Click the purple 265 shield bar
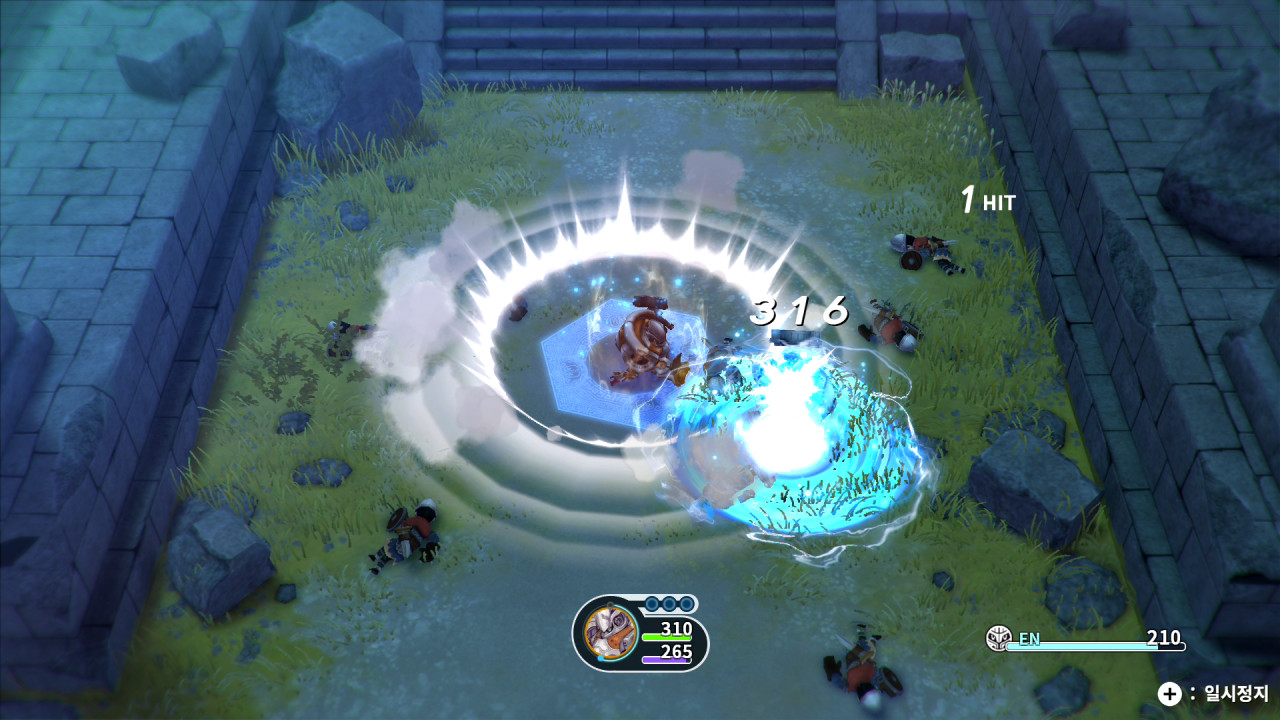Image resolution: width=1280 pixels, height=720 pixels. tap(665, 660)
